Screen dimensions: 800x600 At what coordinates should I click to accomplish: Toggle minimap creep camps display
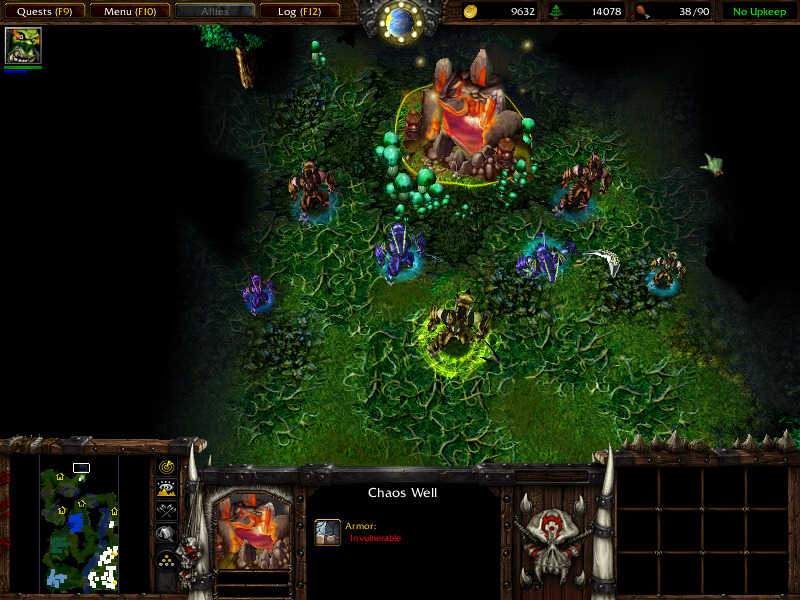click(167, 534)
